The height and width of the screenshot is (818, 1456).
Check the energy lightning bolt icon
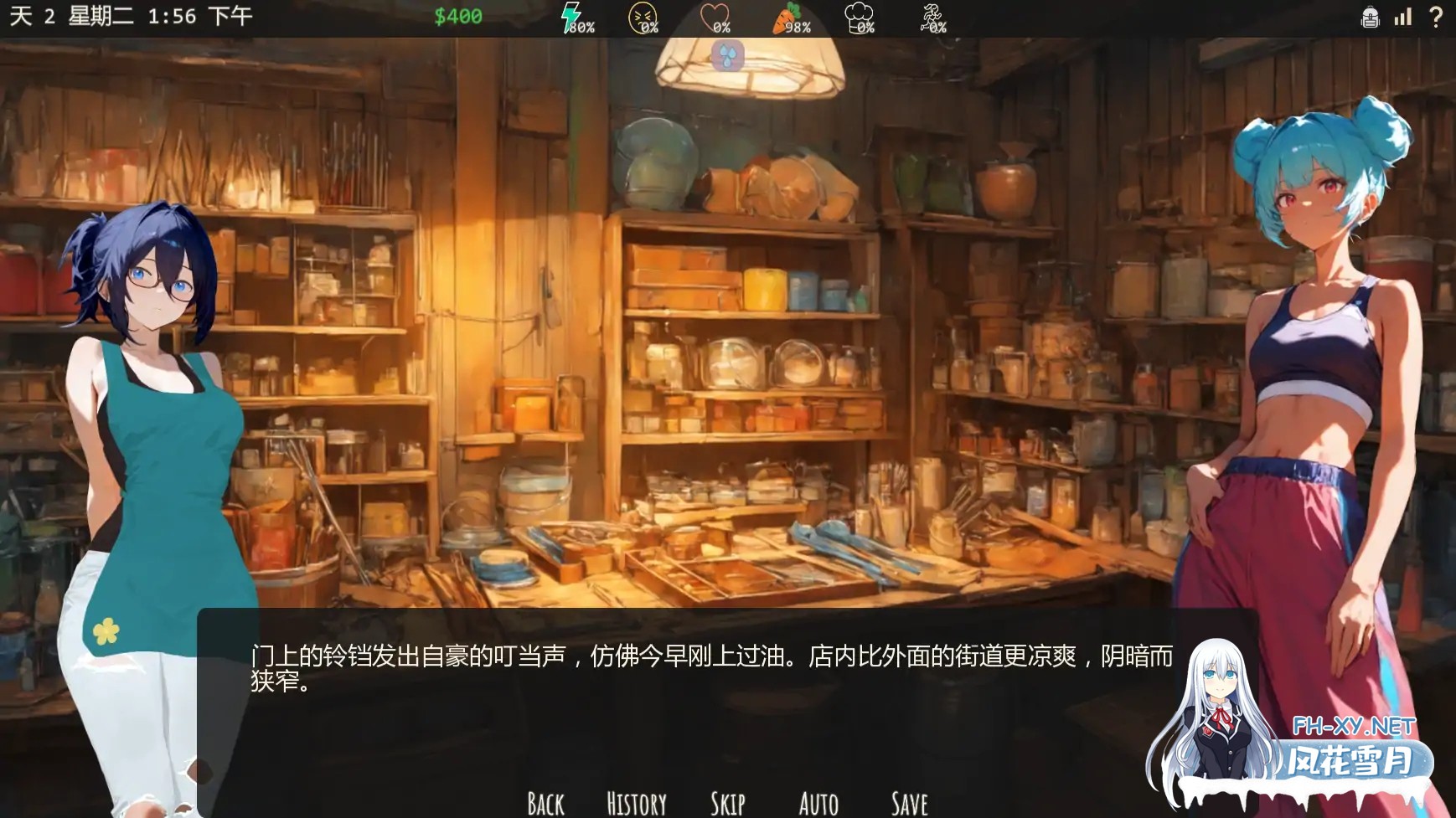tap(571, 17)
